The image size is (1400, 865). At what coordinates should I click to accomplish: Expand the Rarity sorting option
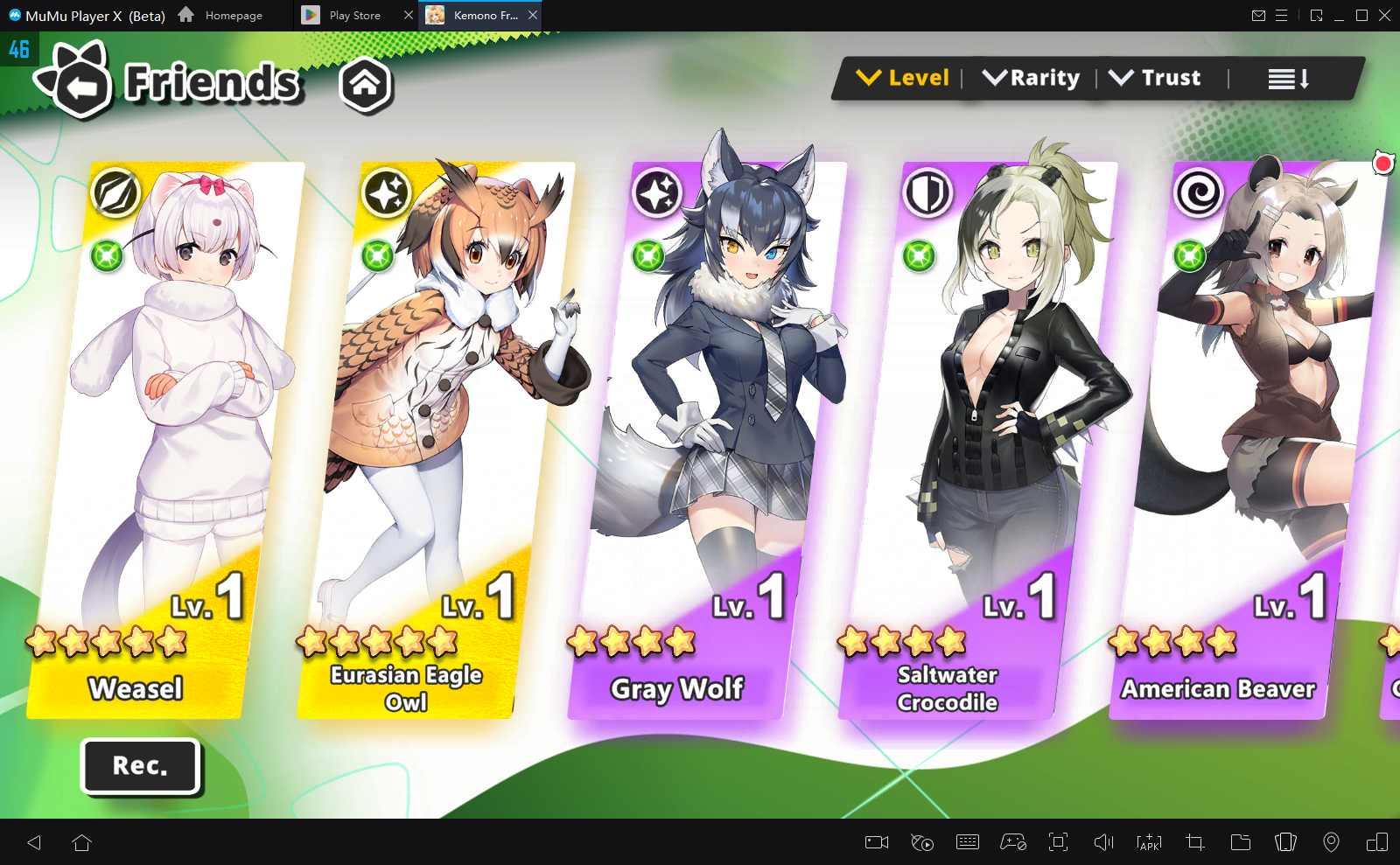coord(1032,78)
